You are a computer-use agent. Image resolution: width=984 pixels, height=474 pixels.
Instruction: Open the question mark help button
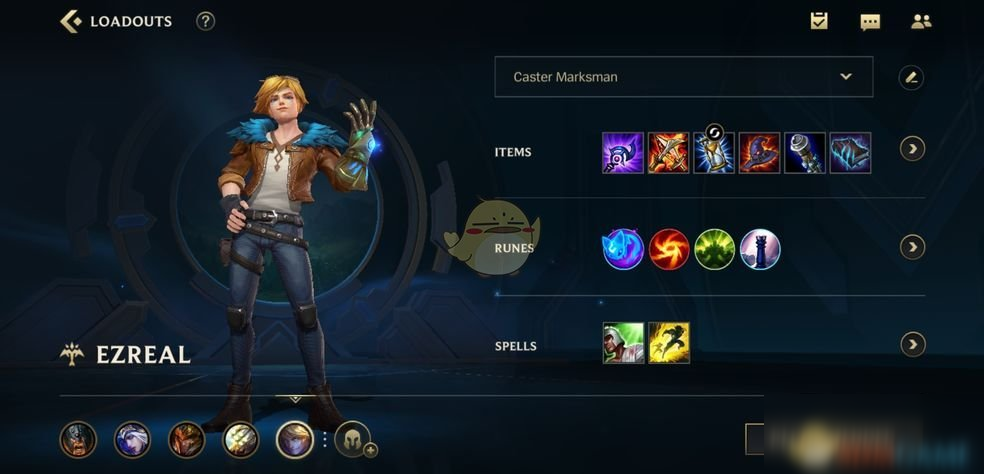pos(205,21)
